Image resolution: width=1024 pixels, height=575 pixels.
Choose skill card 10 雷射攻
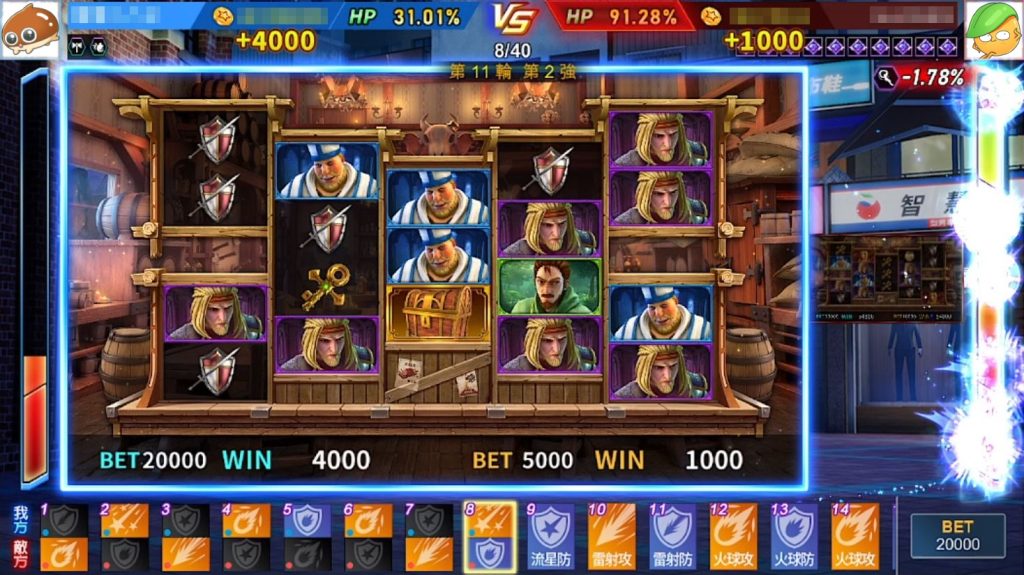[x=611, y=536]
